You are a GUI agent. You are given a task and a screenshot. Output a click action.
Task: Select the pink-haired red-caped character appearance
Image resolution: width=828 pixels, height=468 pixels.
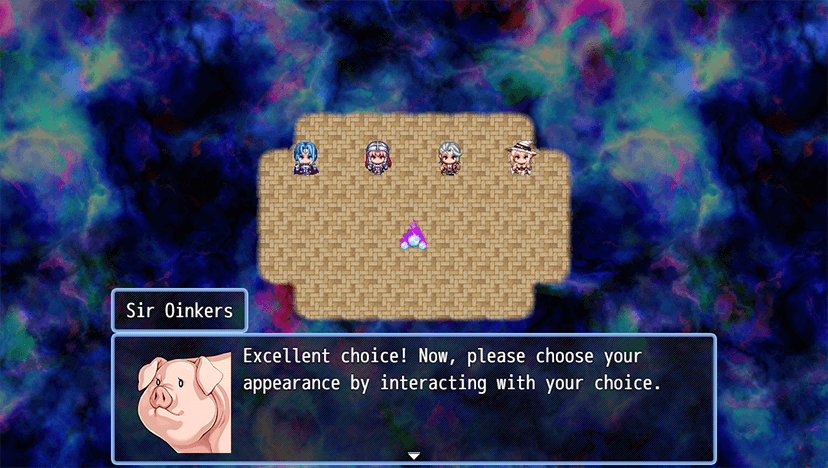pyautogui.click(x=377, y=158)
